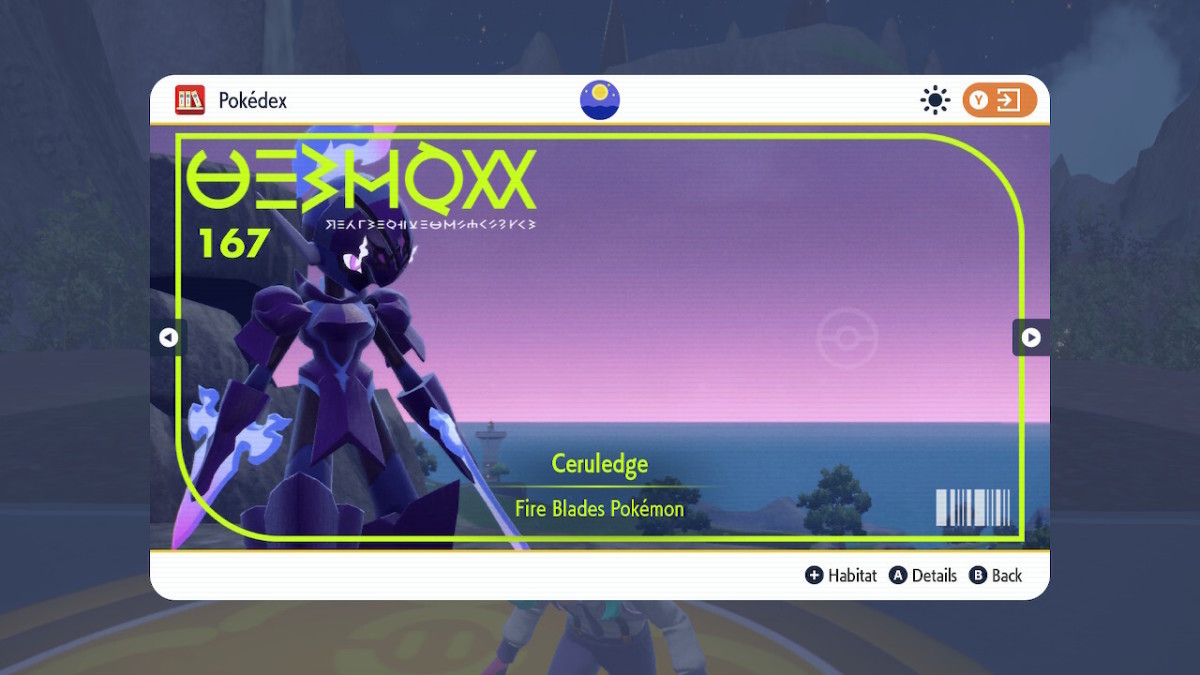
Task: Advance to the next Pokédex entry
Action: tap(1031, 338)
